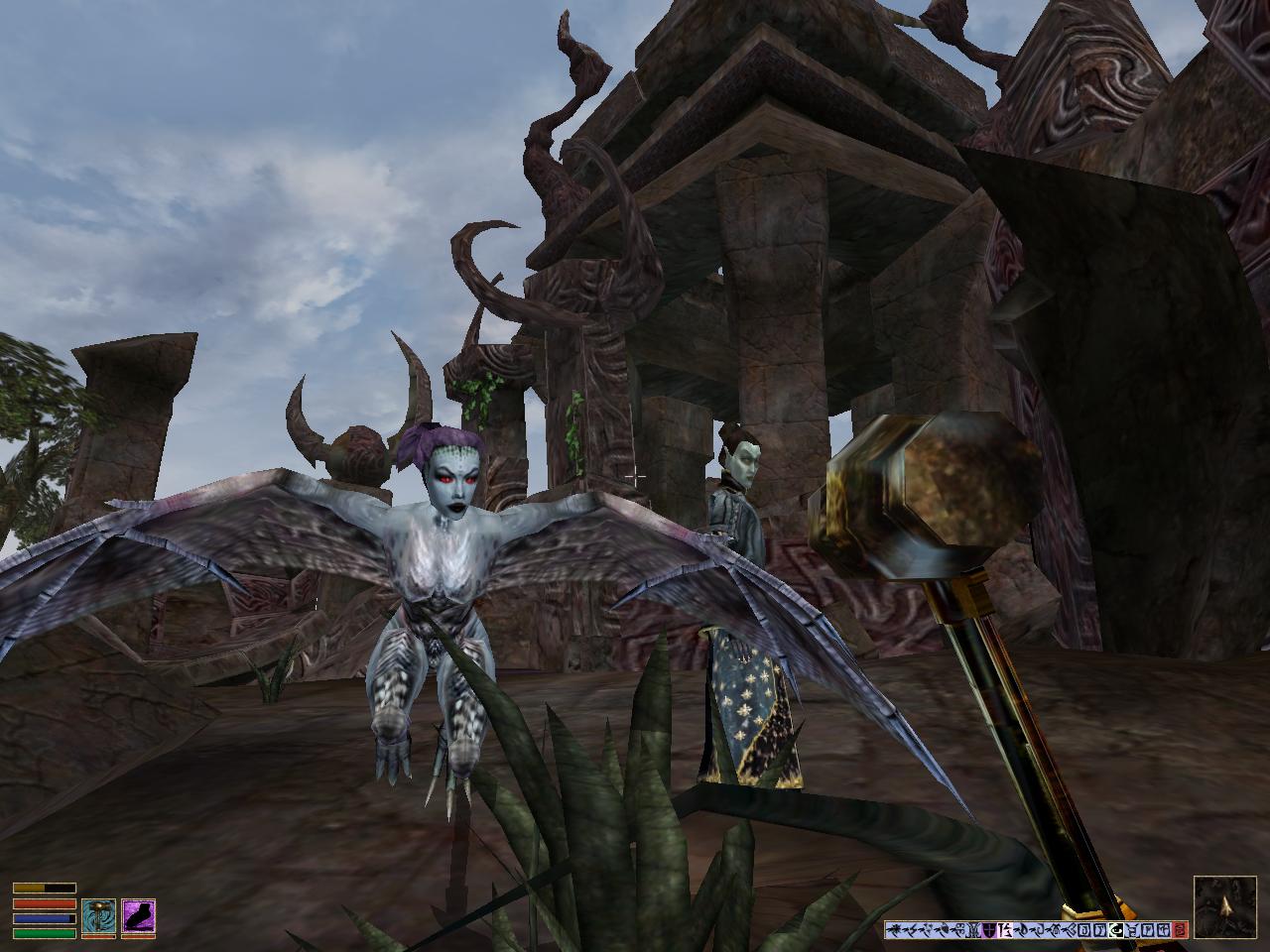Image resolution: width=1270 pixels, height=952 pixels.
Task: Click the eye effect icon in the effects bar
Action: pos(1115,930)
